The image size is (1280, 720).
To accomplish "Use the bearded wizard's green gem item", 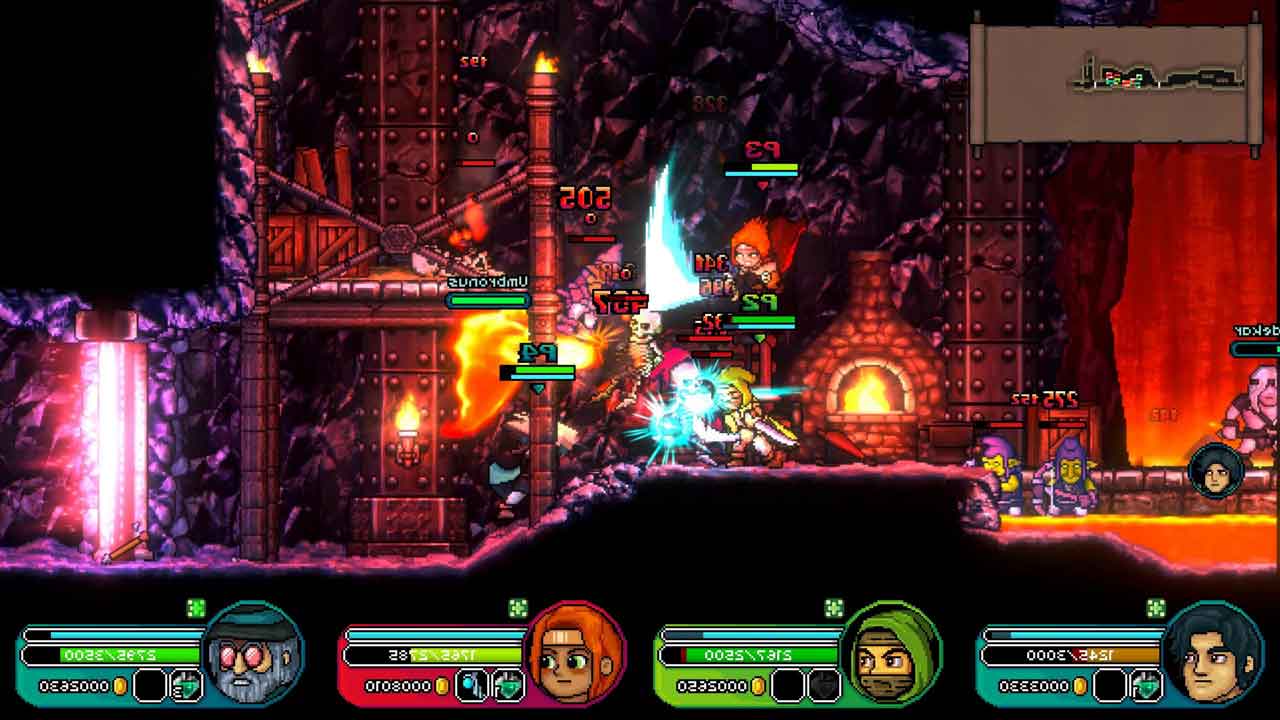I will point(187,686).
